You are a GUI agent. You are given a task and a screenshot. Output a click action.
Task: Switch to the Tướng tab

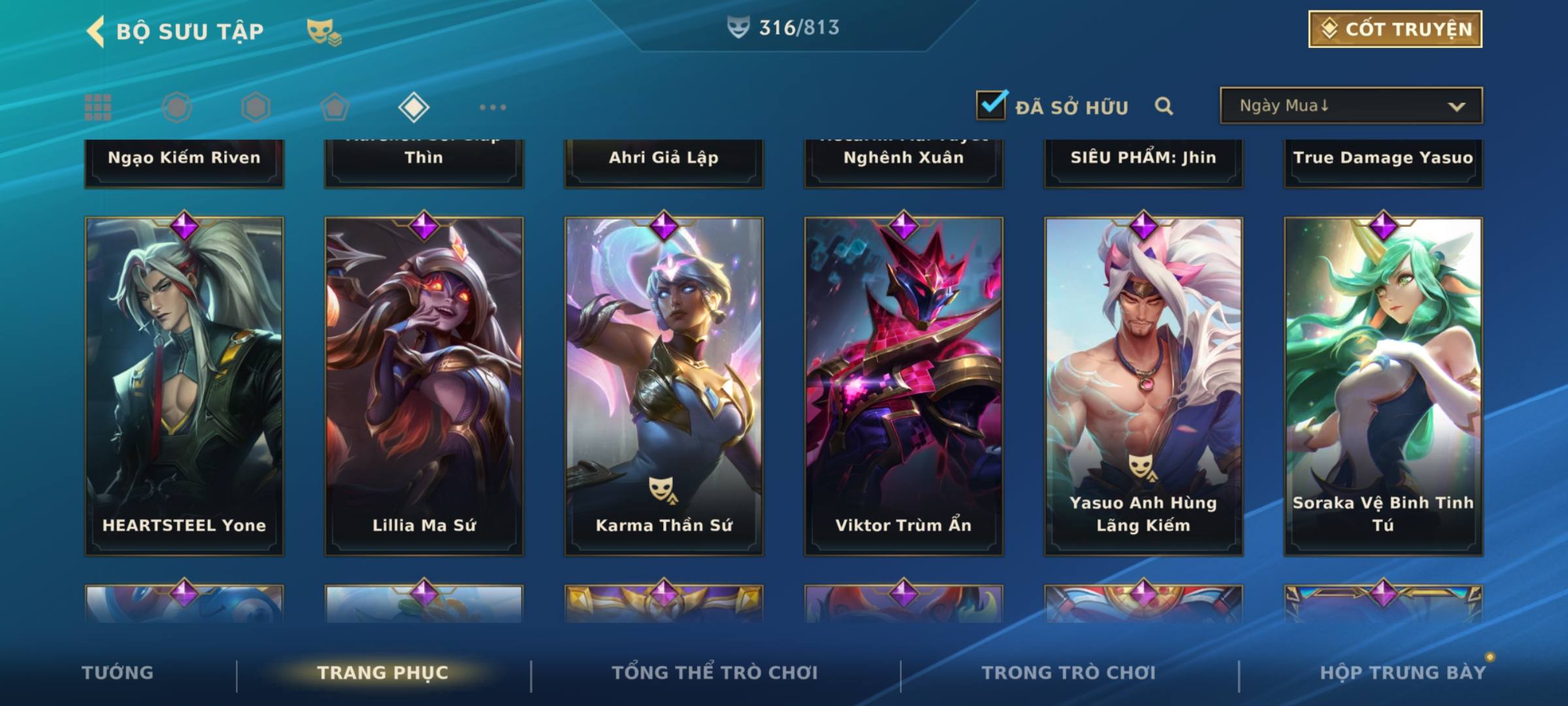click(x=118, y=673)
